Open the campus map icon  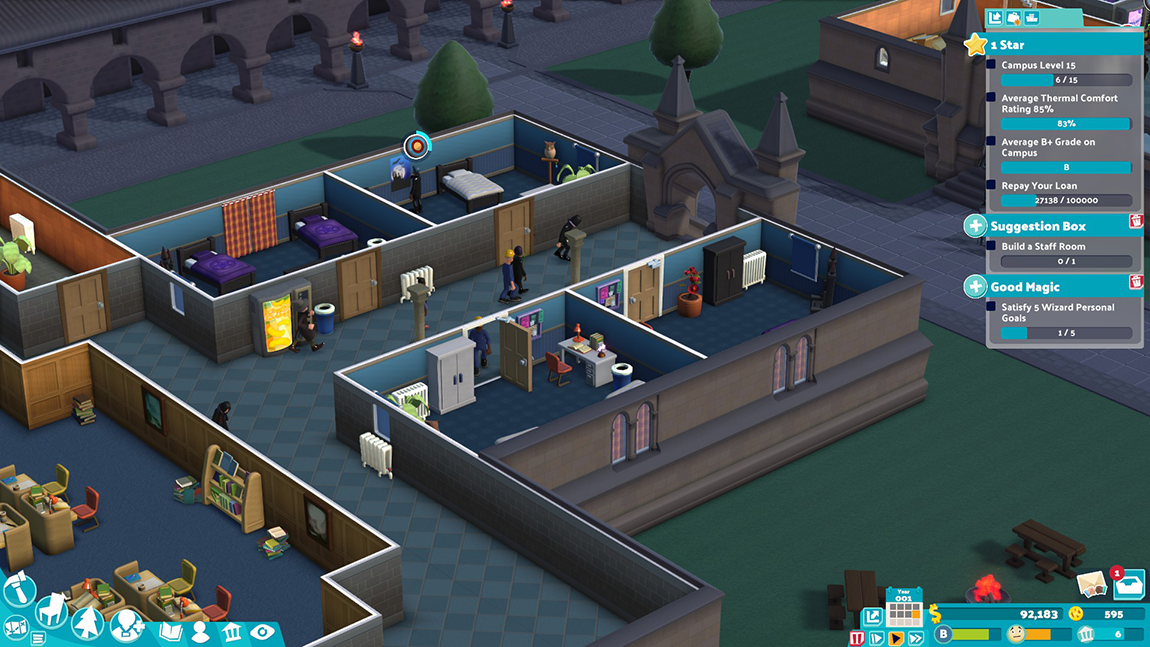pyautogui.click(x=15, y=628)
